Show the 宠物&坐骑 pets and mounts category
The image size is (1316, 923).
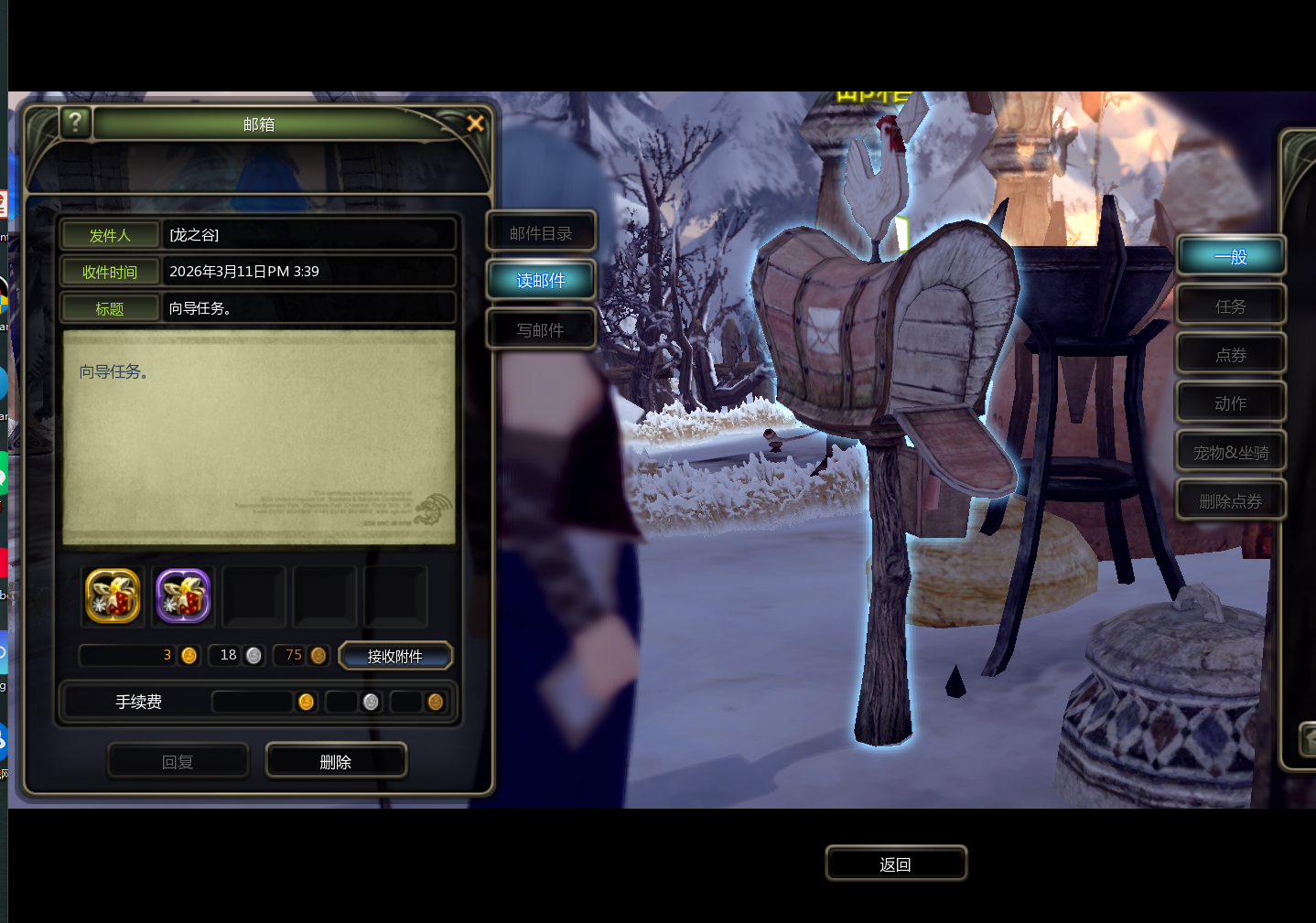1230,452
